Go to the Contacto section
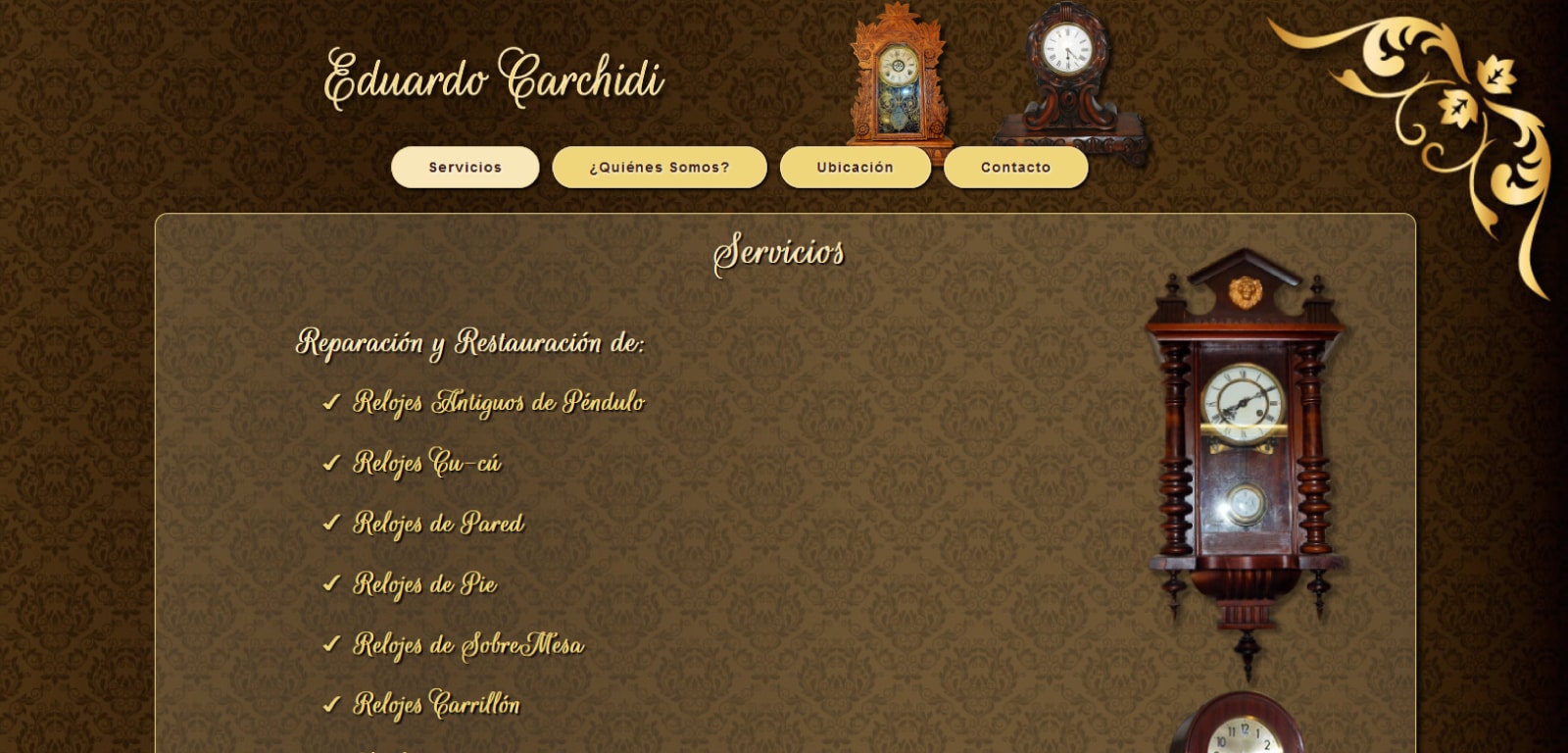 click(1016, 167)
